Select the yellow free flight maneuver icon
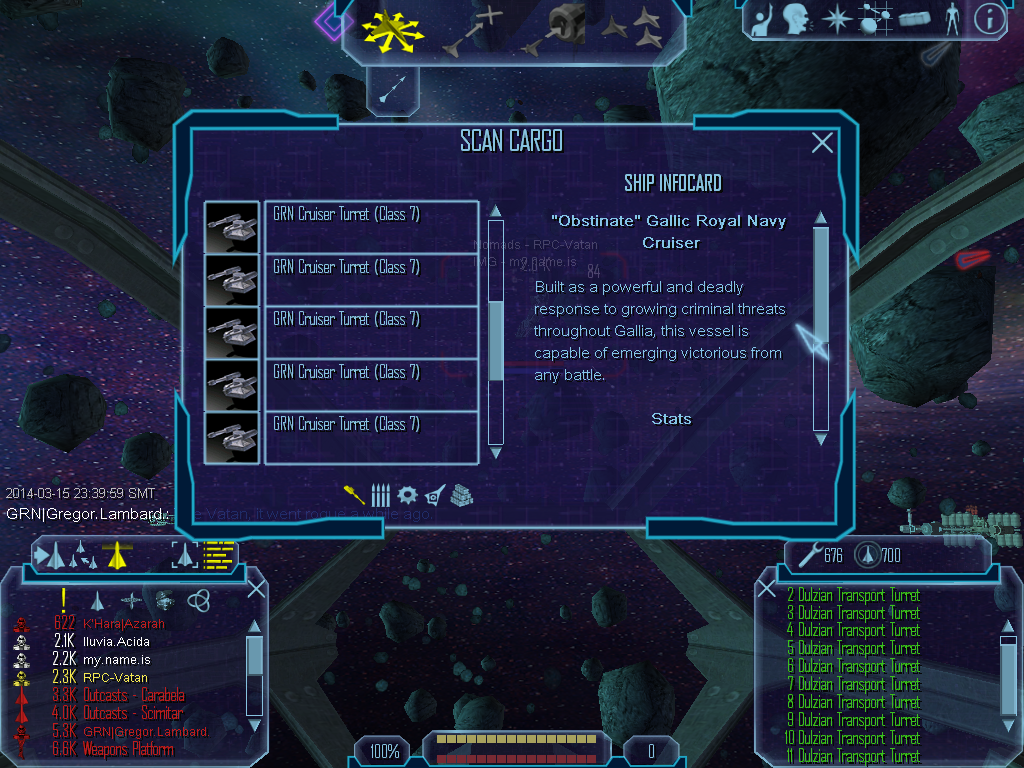Screen dimensions: 1024x768 (x=393, y=28)
